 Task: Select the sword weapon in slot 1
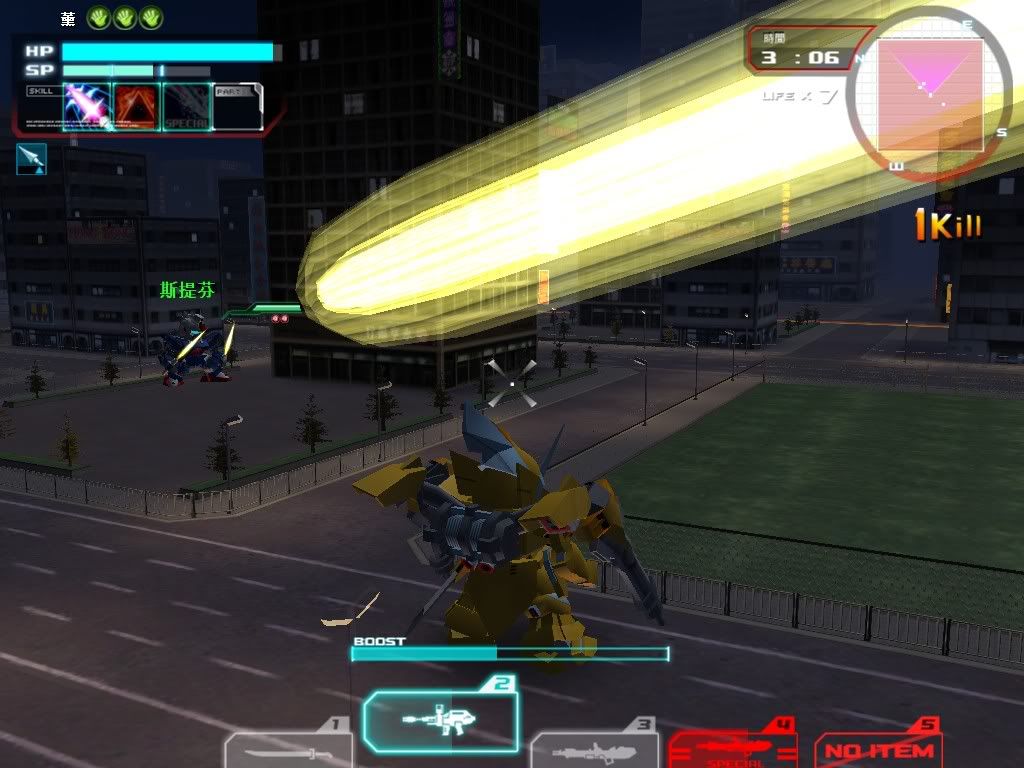pos(287,751)
